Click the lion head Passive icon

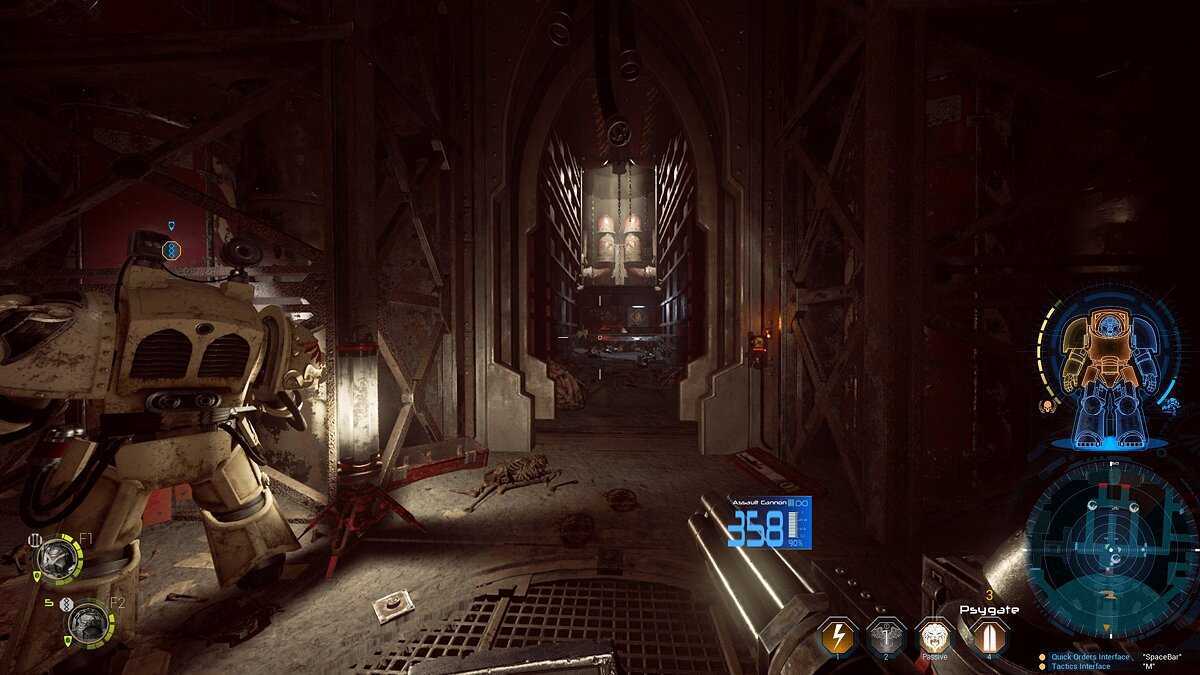tap(934, 636)
